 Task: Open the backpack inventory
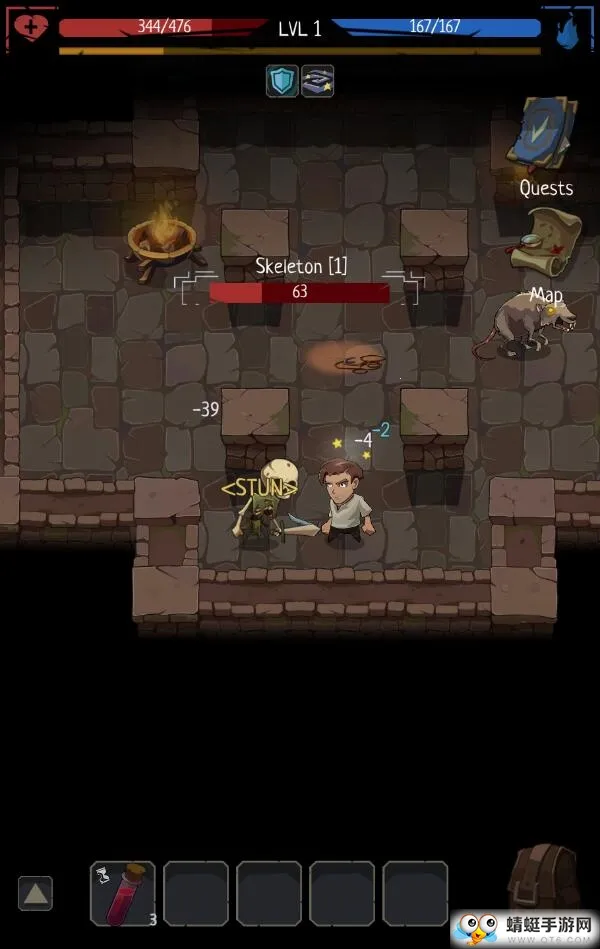tap(545, 878)
